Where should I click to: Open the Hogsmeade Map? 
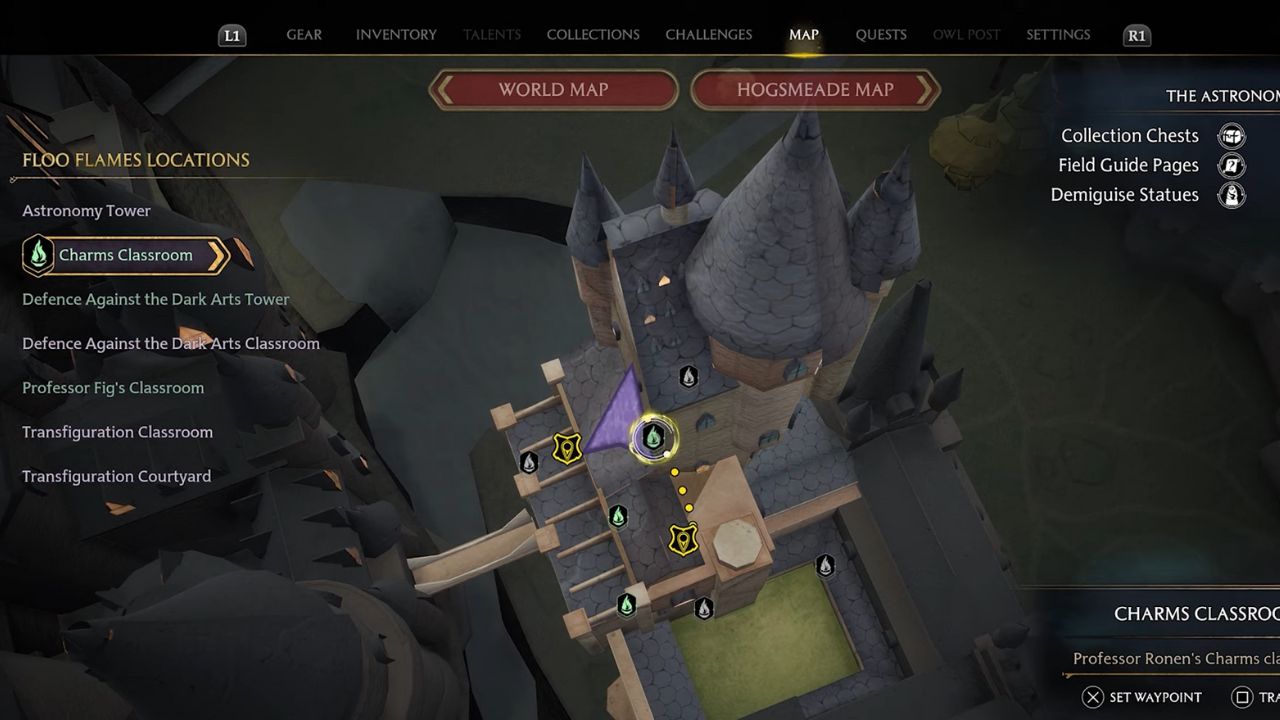coord(816,90)
